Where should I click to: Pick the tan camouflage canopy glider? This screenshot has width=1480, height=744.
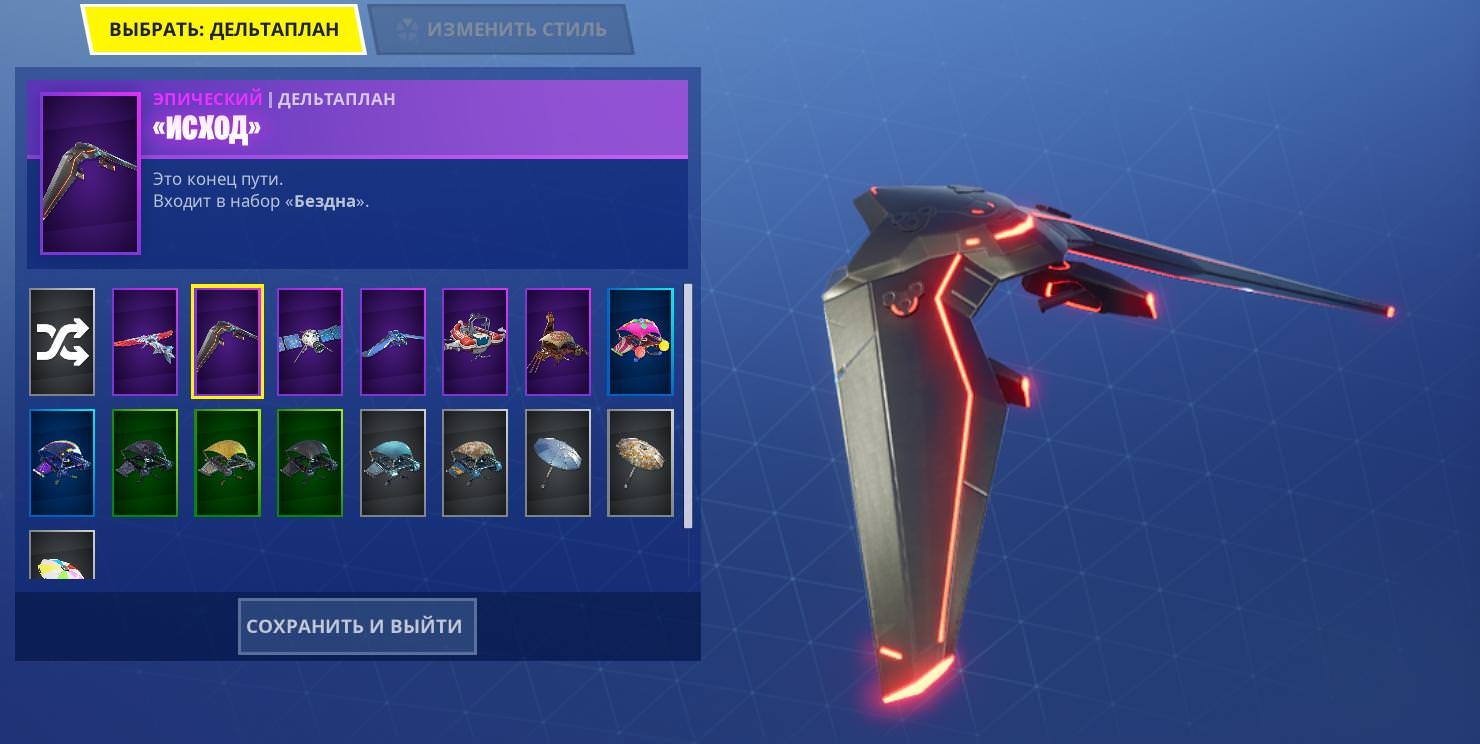point(475,463)
